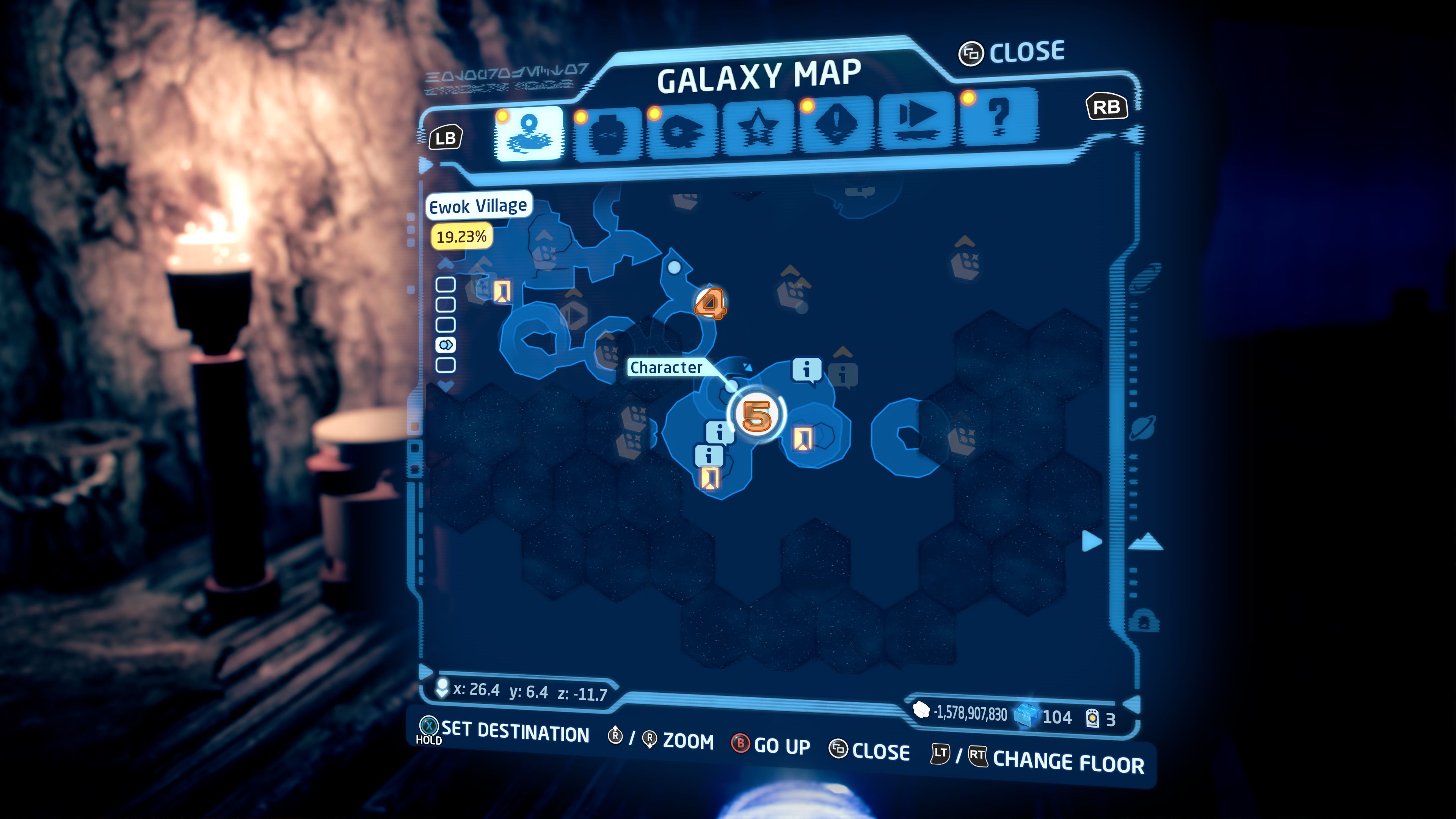This screenshot has height=819, width=1456.
Task: Switch to the star icon tab
Action: (x=758, y=129)
